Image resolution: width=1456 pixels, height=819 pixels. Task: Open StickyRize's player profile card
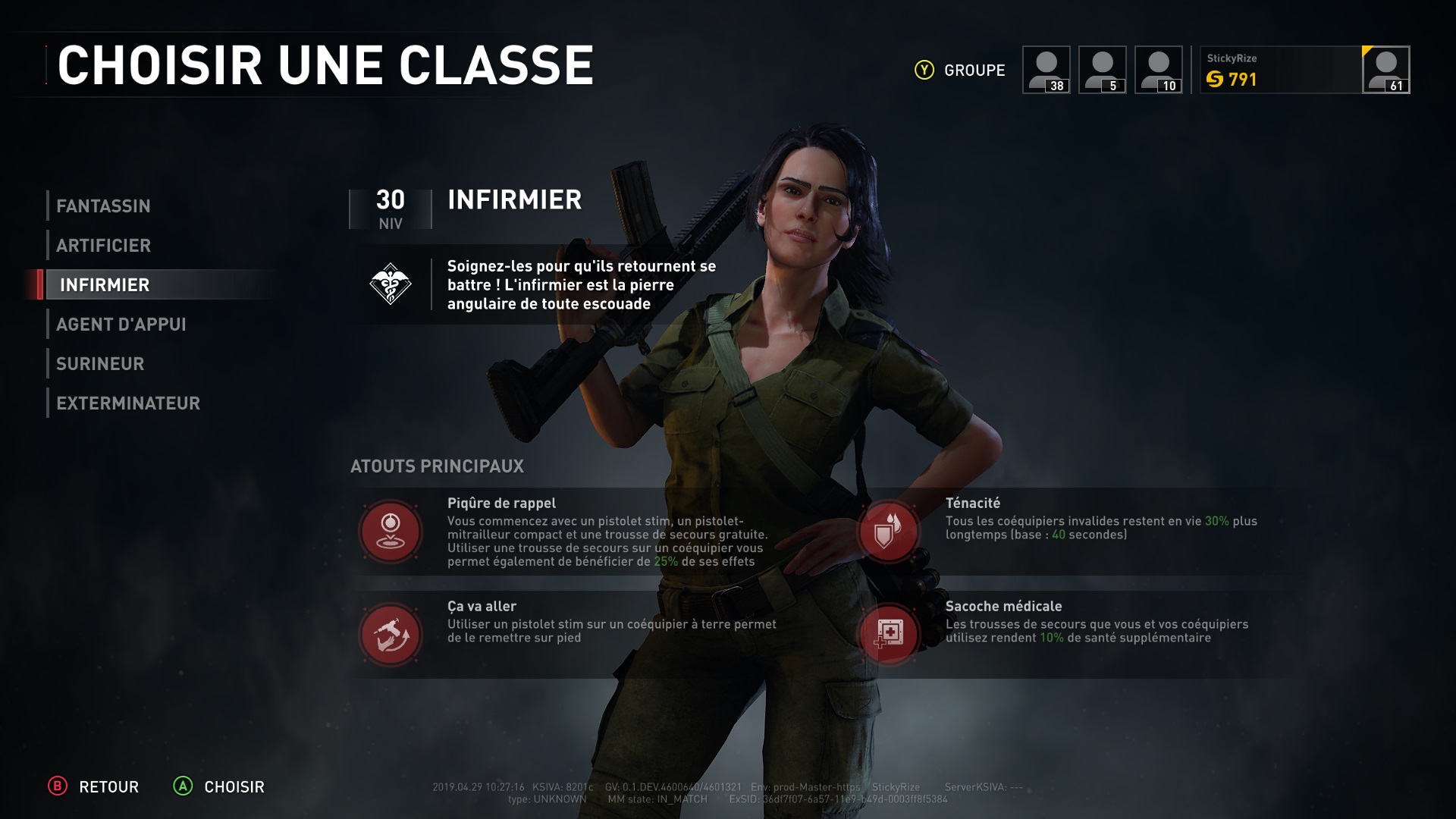1304,70
